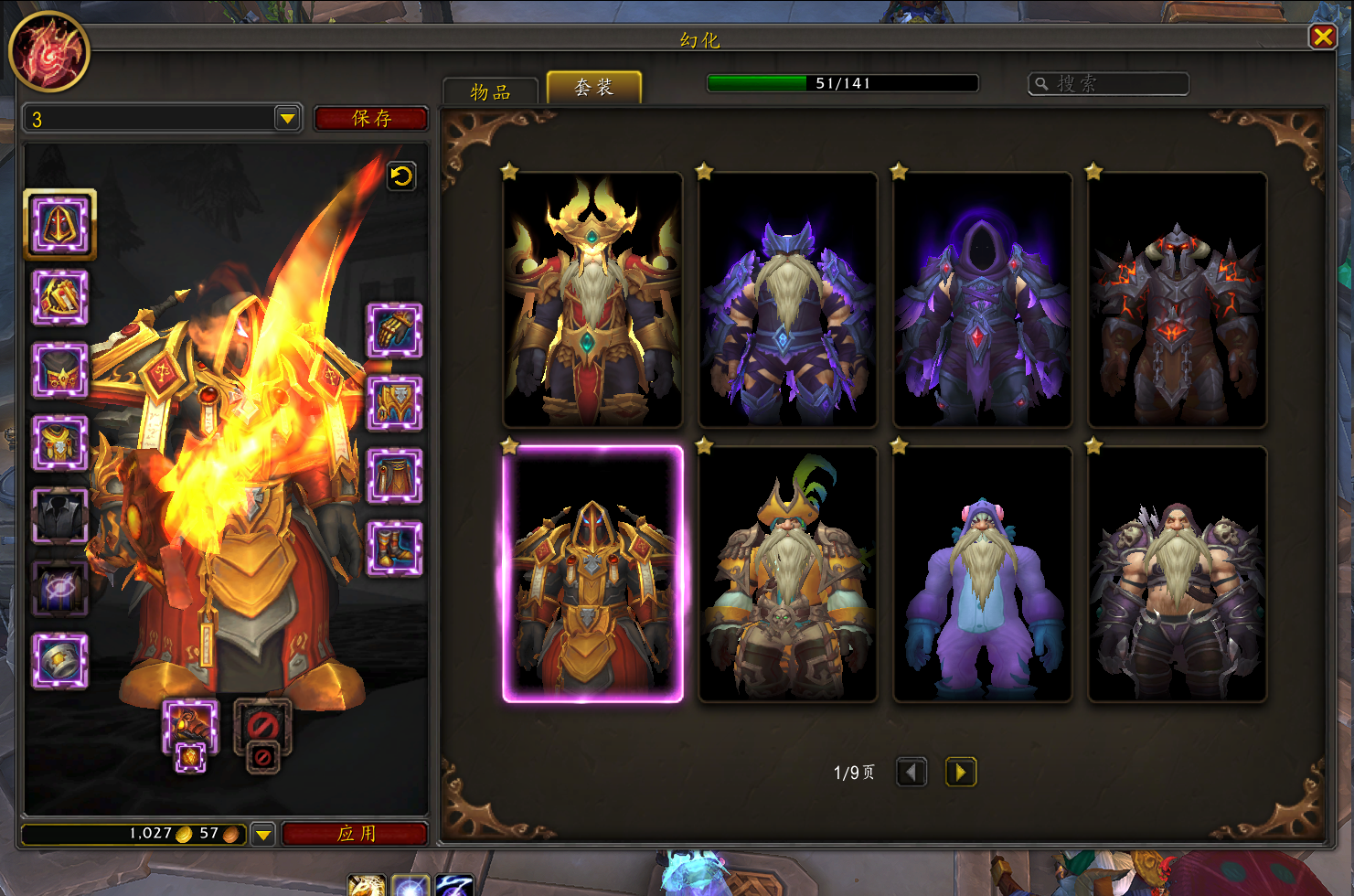Click the 搜索 search box
The height and width of the screenshot is (896, 1354).
(1109, 84)
